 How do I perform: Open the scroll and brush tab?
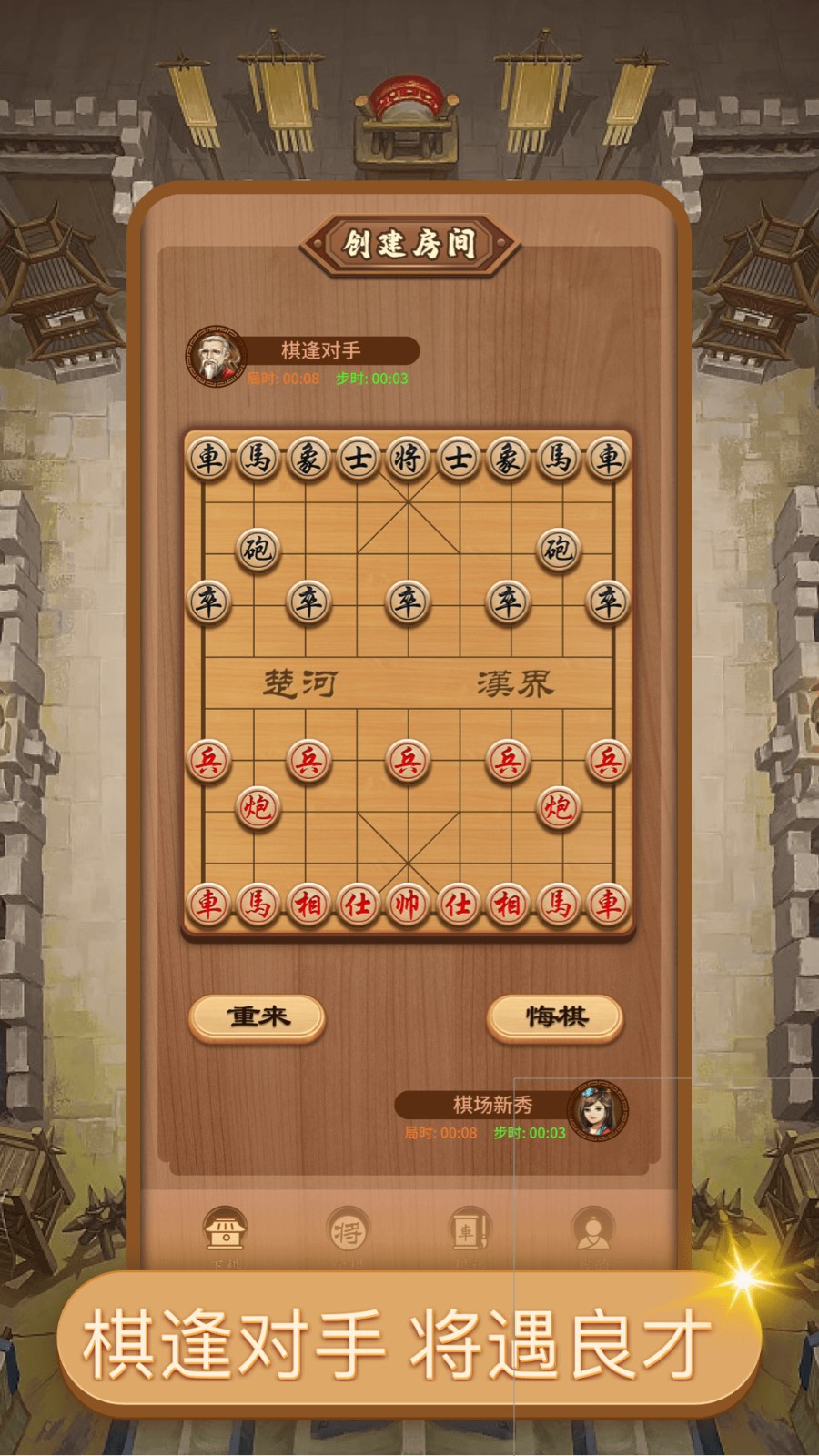(x=470, y=1231)
